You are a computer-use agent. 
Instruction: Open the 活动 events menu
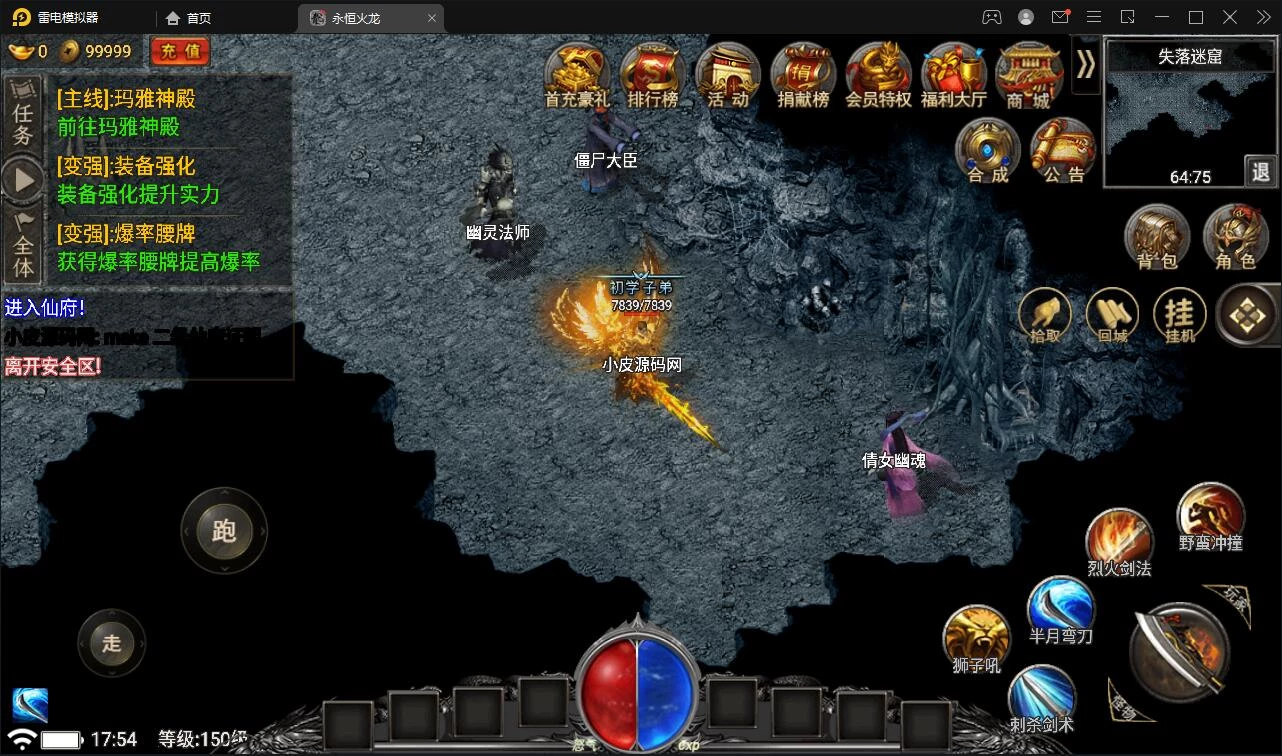point(728,74)
